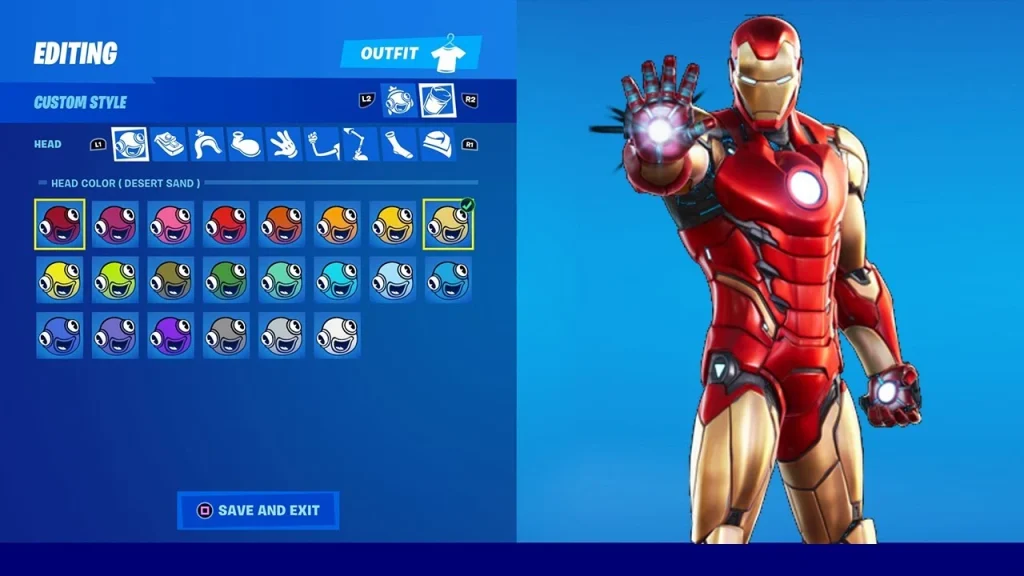Switch to the glove hand part tab
This screenshot has width=1024, height=576.
point(284,144)
